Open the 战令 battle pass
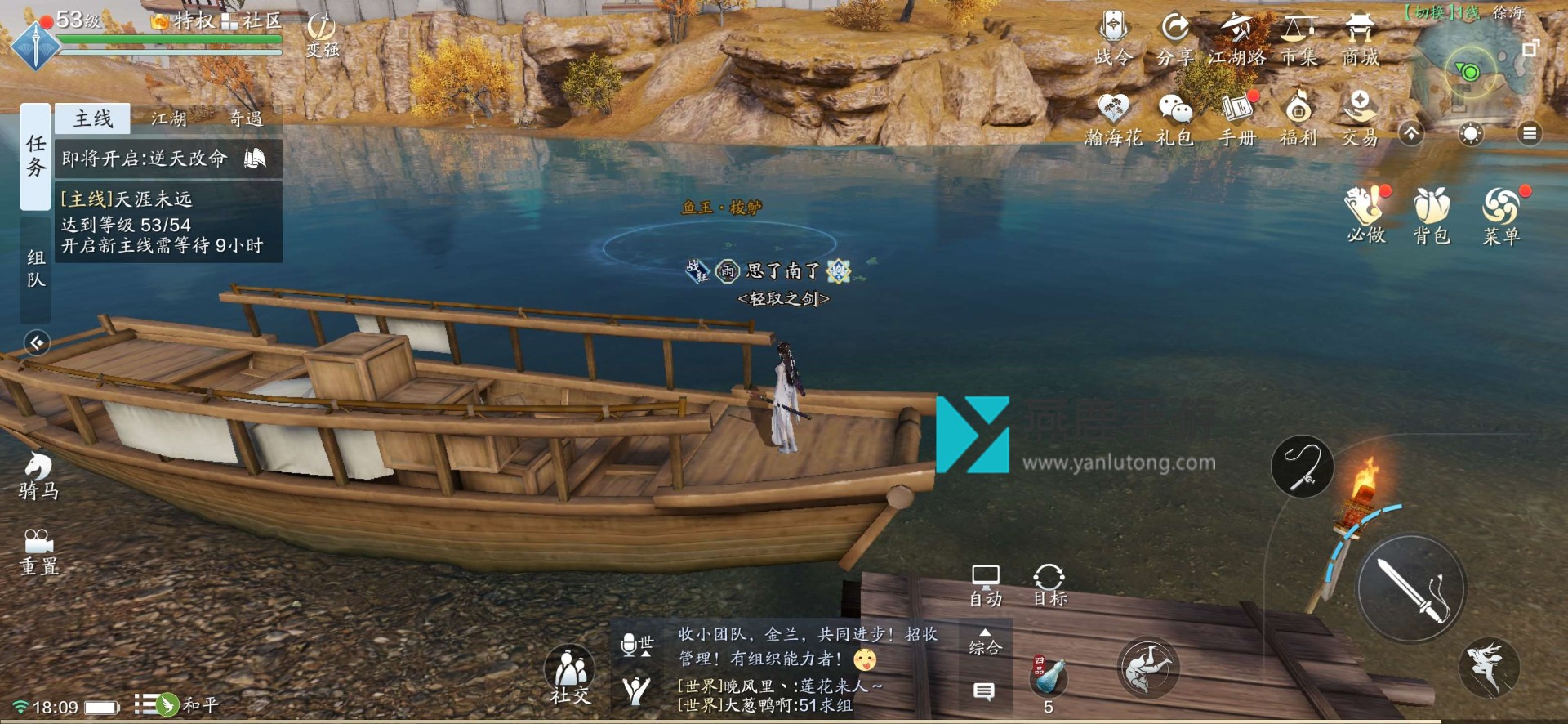The image size is (1568, 724). click(1113, 38)
